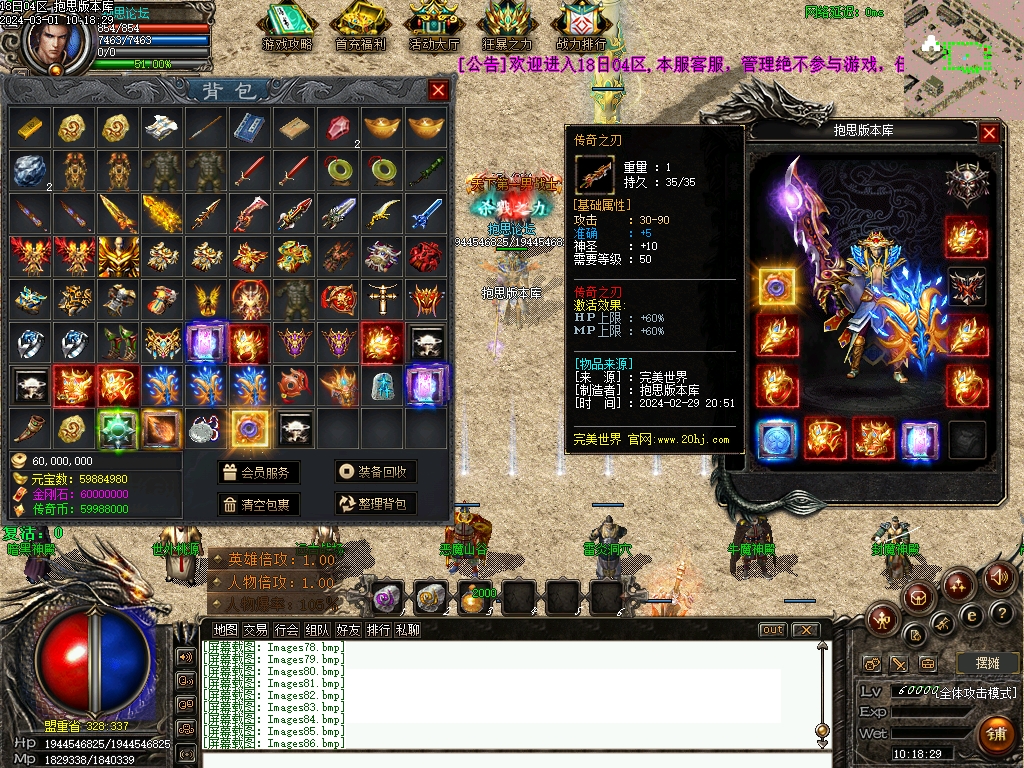Open the 首充福利 first-recharge bonus

(361, 27)
